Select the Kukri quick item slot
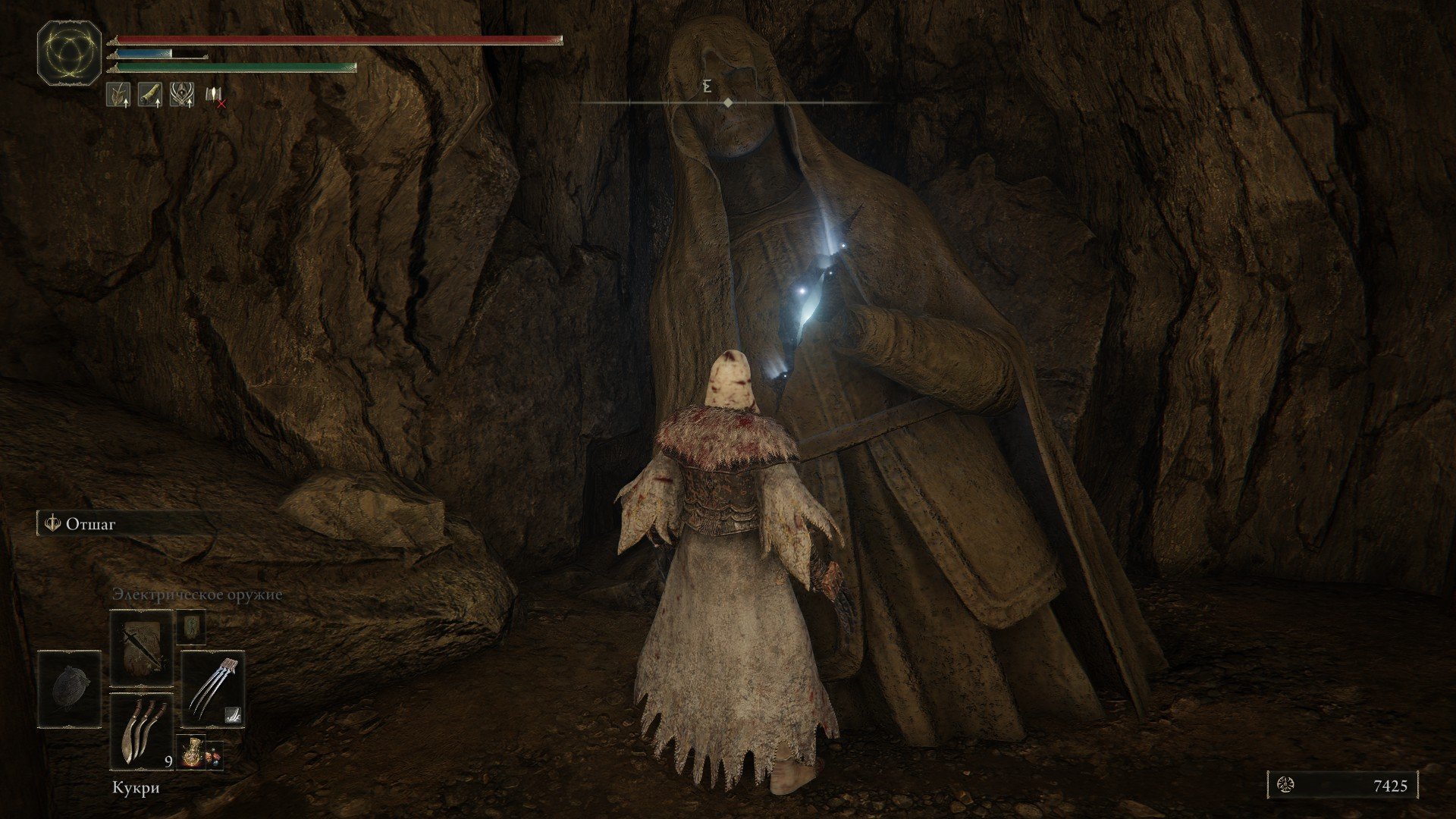1456x819 pixels. click(142, 732)
